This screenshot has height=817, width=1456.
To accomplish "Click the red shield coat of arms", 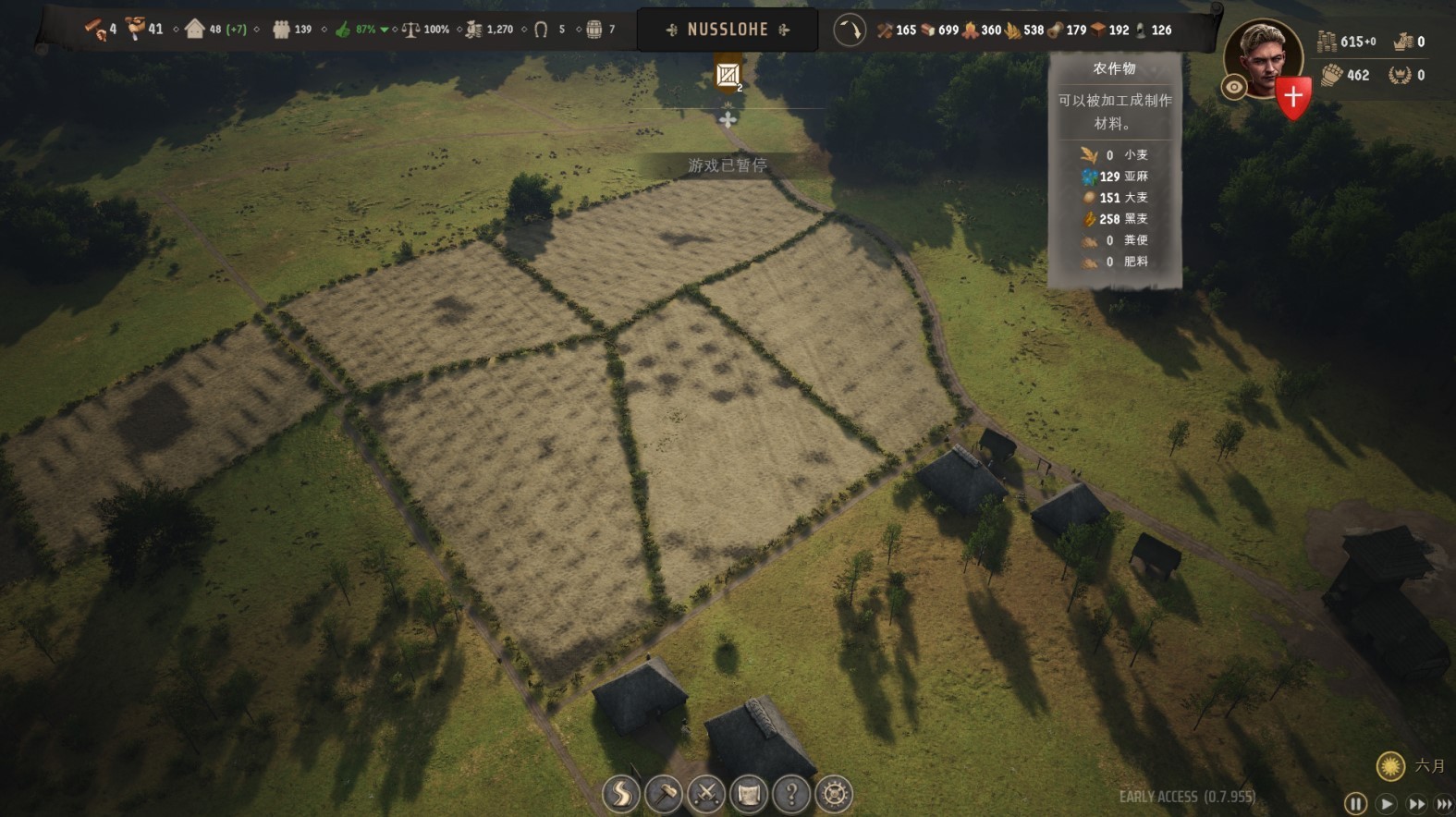I will coord(1292,96).
